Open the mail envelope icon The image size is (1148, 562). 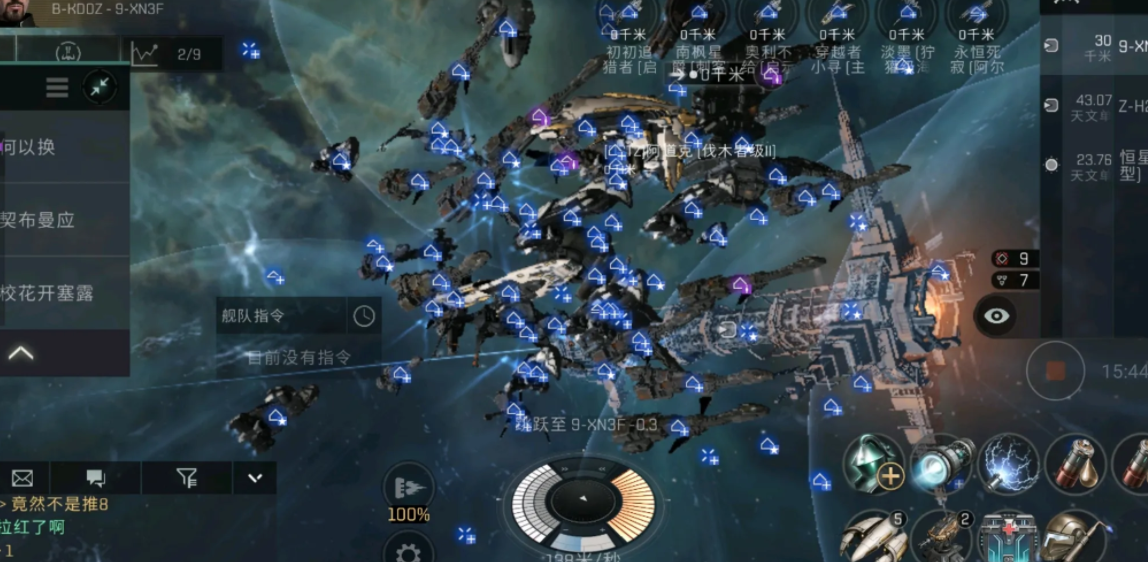pos(22,478)
